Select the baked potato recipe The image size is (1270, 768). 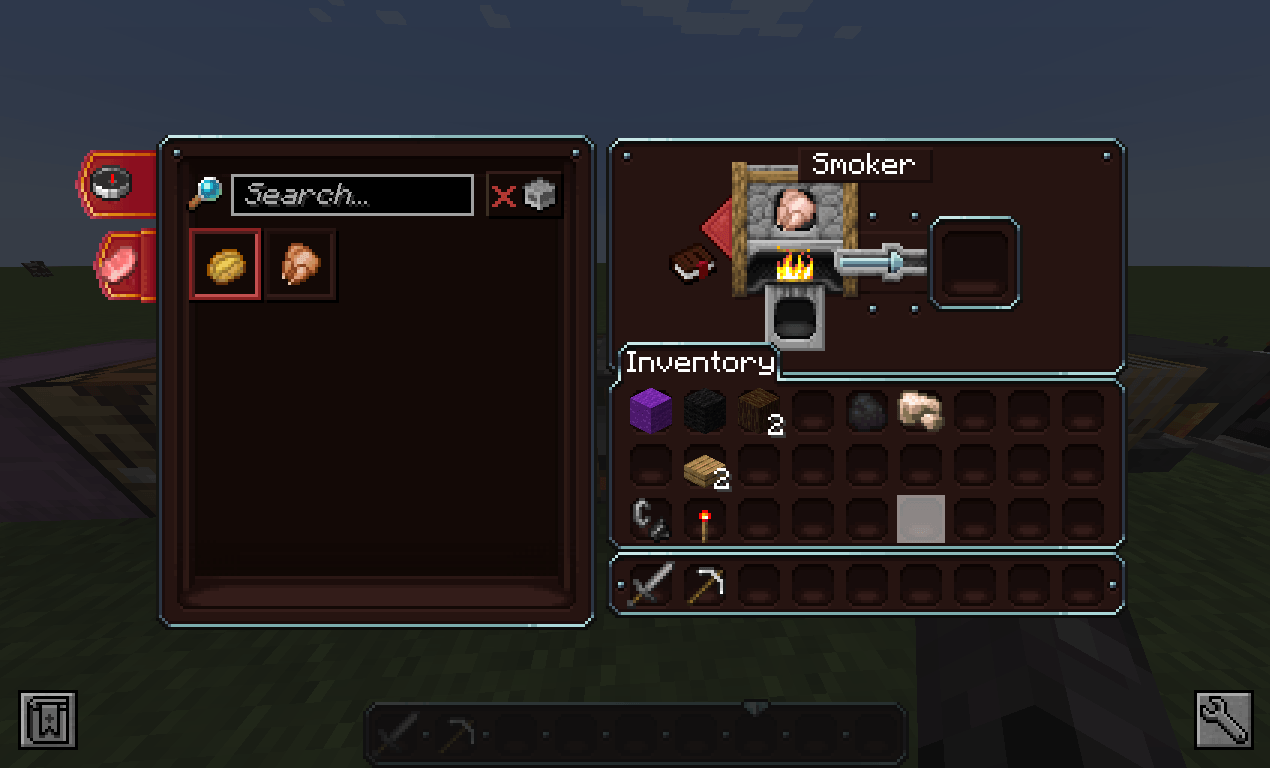coord(225,265)
